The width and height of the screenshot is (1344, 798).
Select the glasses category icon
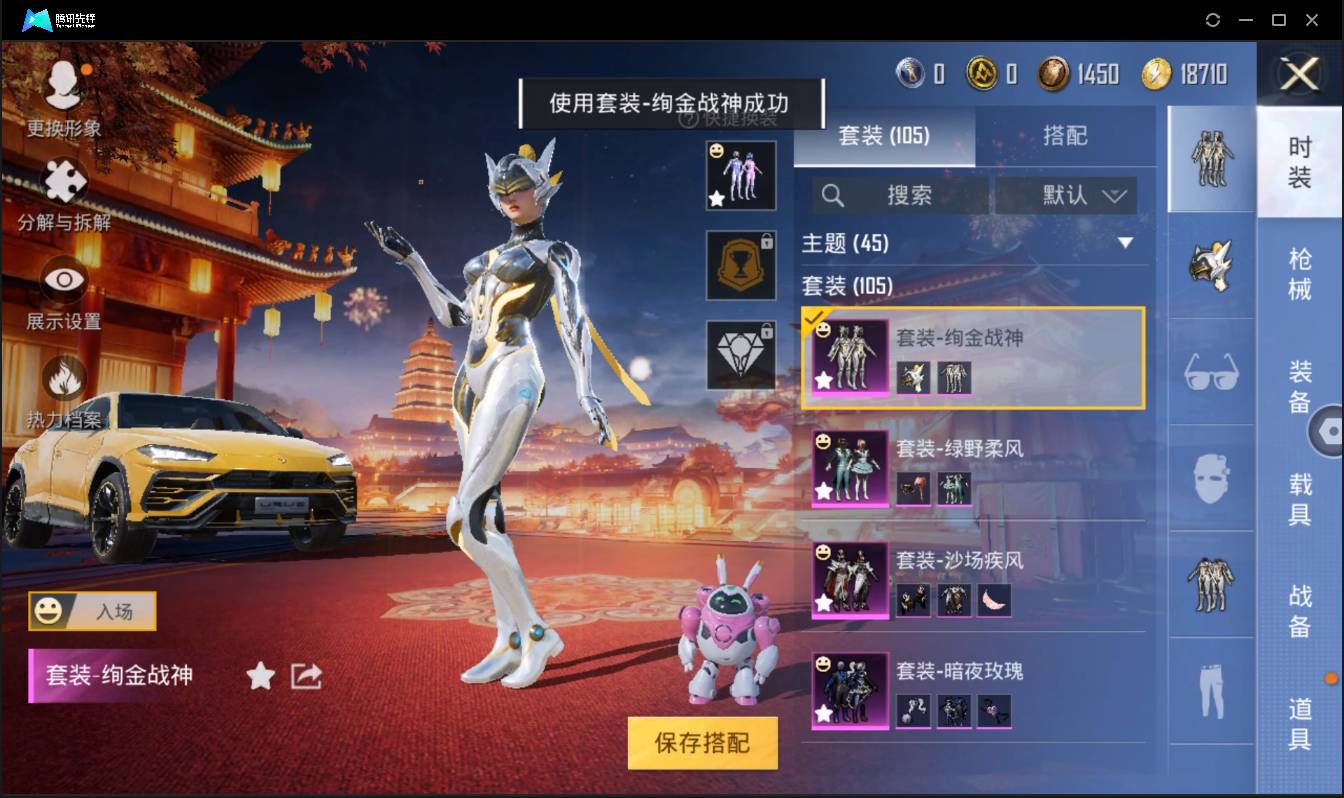1210,372
